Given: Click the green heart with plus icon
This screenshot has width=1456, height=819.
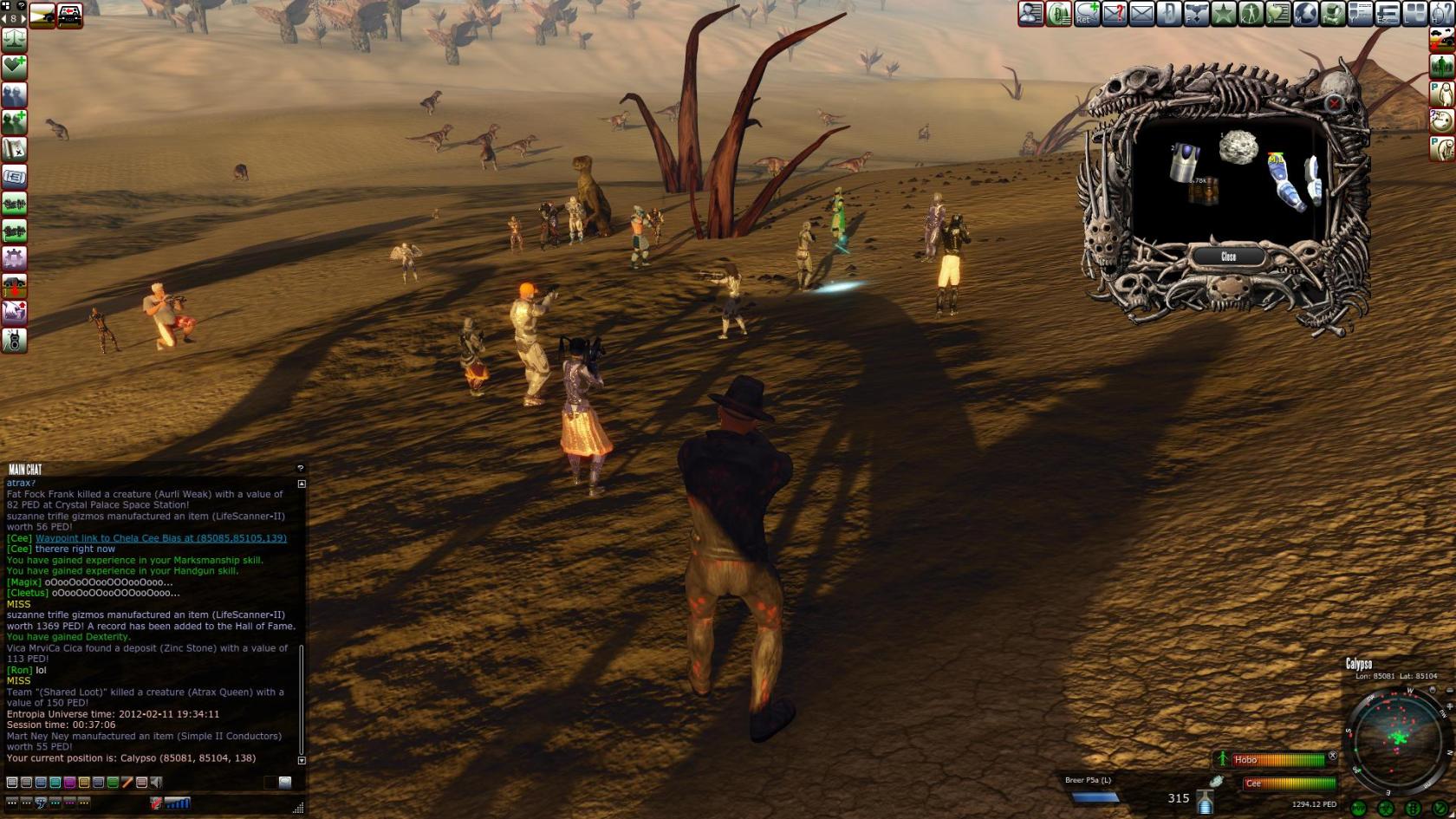Looking at the screenshot, I should (x=15, y=67).
